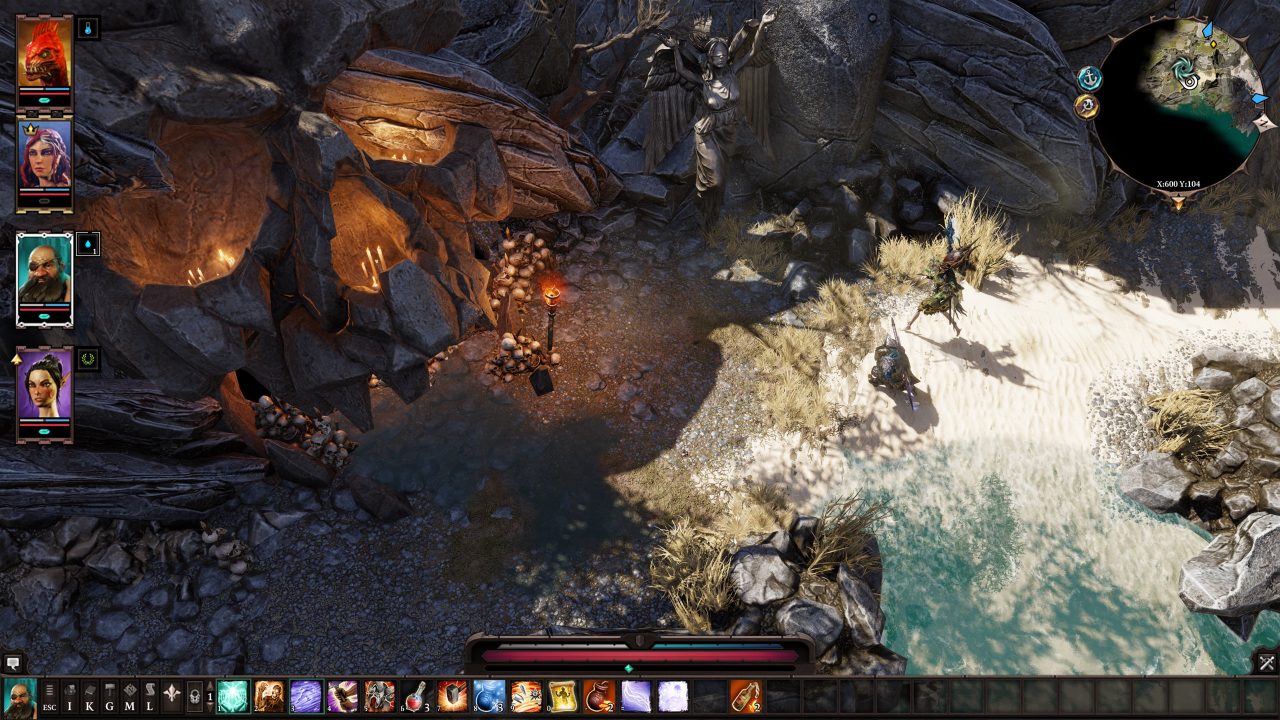Open the chat log speech bubble
The width and height of the screenshot is (1280, 720).
pyautogui.click(x=13, y=662)
